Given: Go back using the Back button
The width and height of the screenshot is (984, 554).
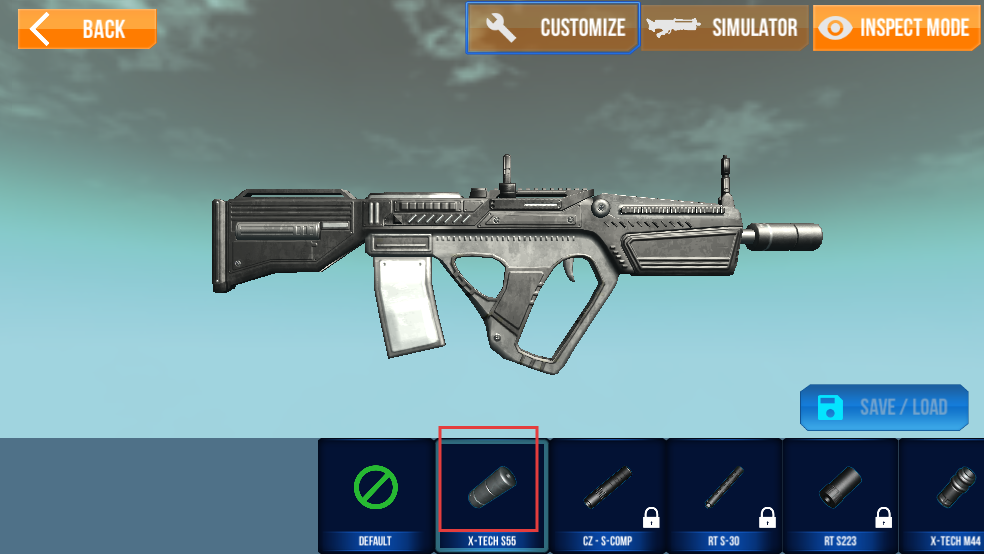Looking at the screenshot, I should click(x=87, y=29).
